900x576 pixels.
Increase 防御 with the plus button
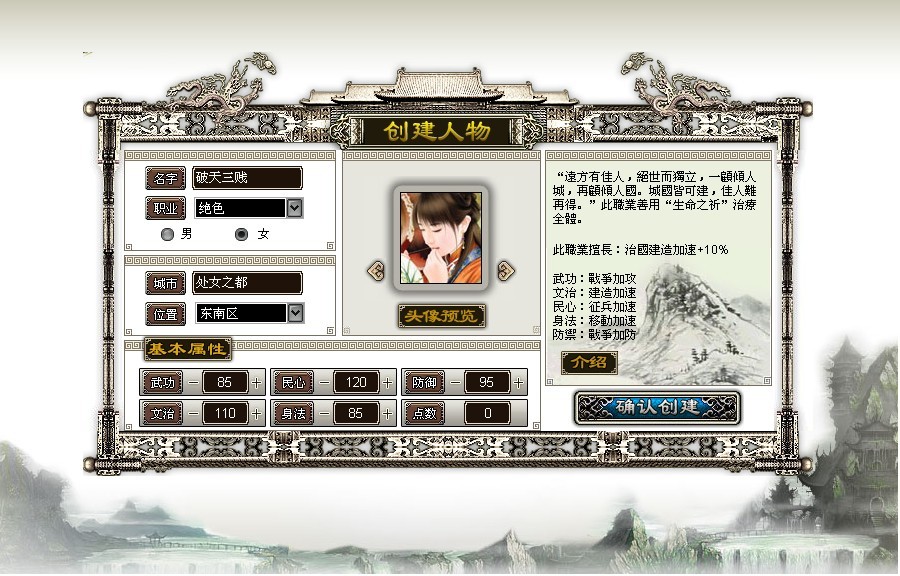[x=519, y=382]
